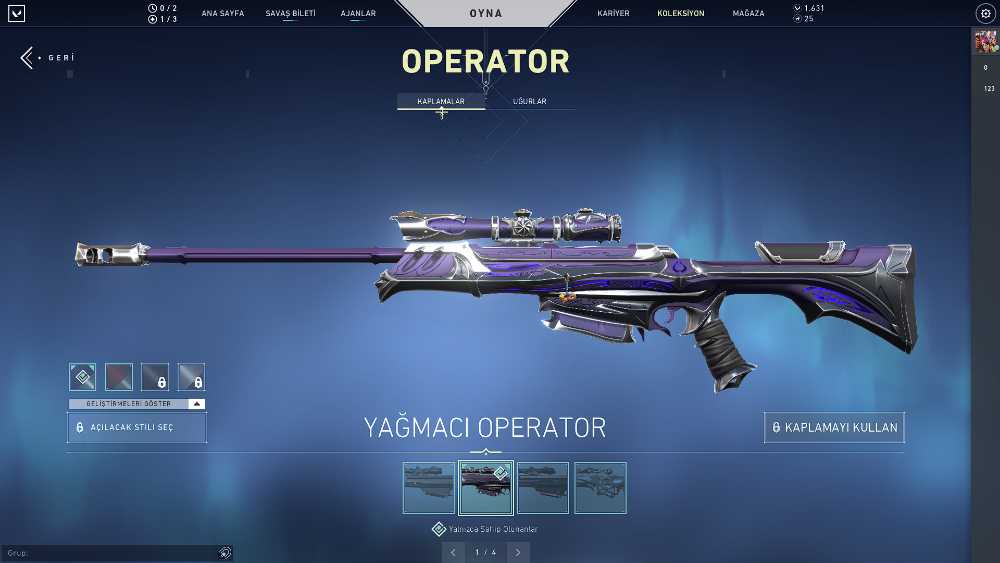Go to the next skin page arrow

[518, 552]
